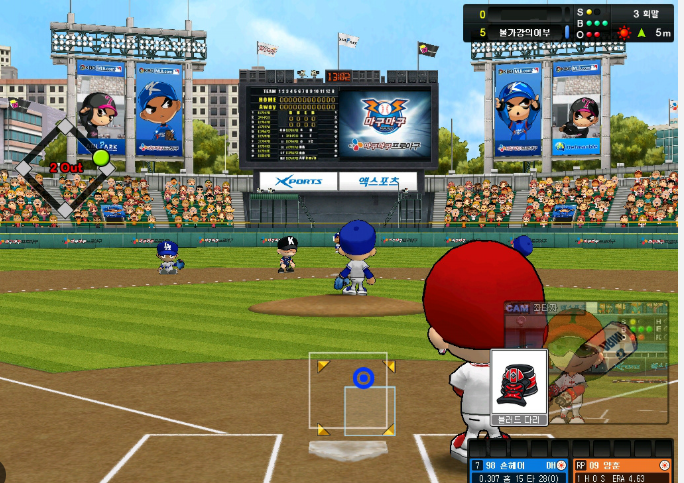Select pitcher 09 info panel
The image size is (684, 483).
622,471
